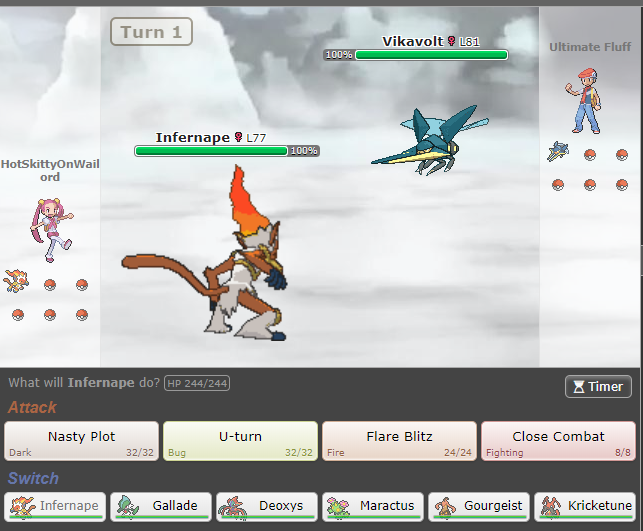Screen dimensions: 643x531
Task: Choose the U-turn attack
Action: coord(240,441)
